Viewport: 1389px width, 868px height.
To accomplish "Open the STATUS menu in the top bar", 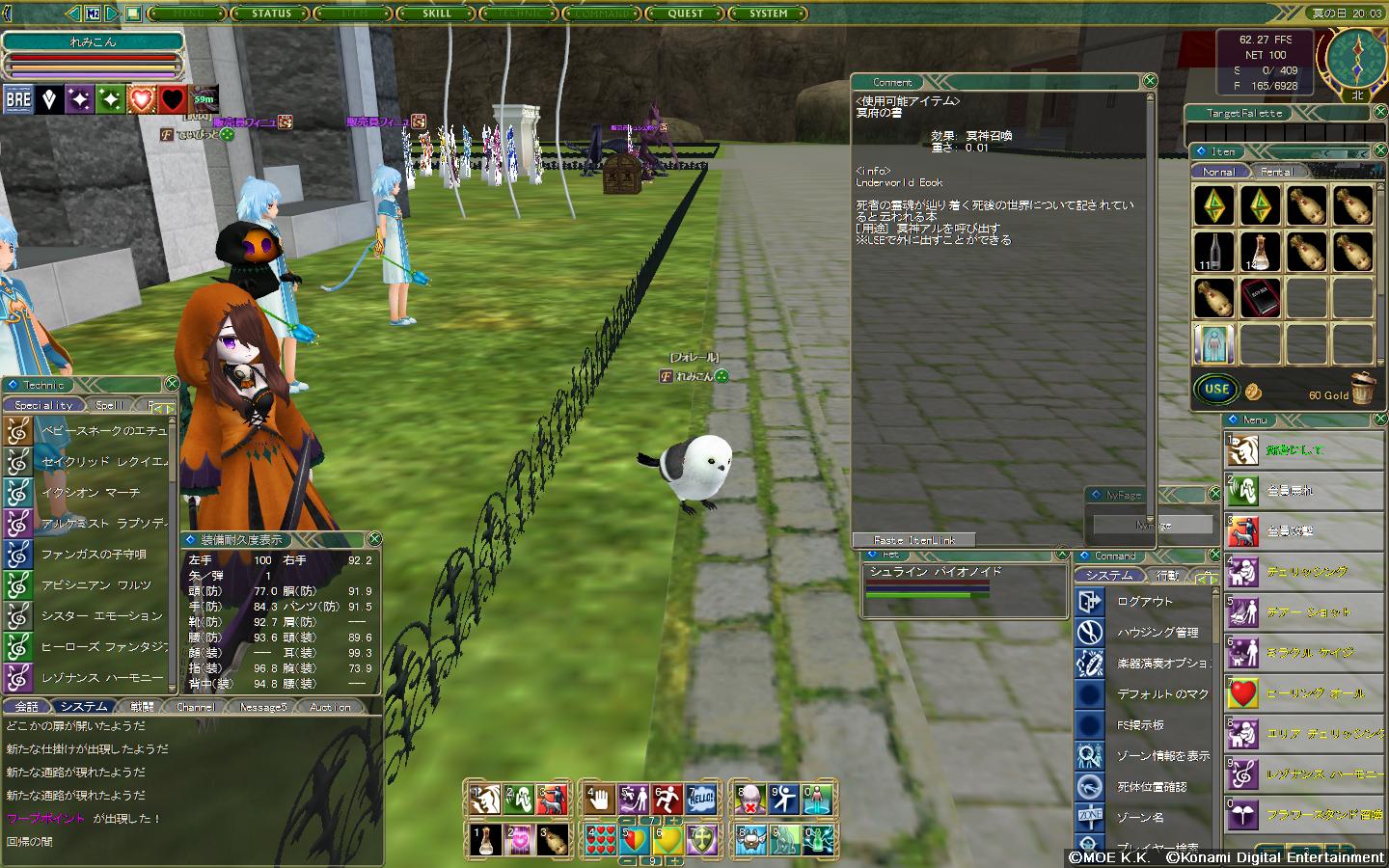I will pyautogui.click(x=271, y=14).
